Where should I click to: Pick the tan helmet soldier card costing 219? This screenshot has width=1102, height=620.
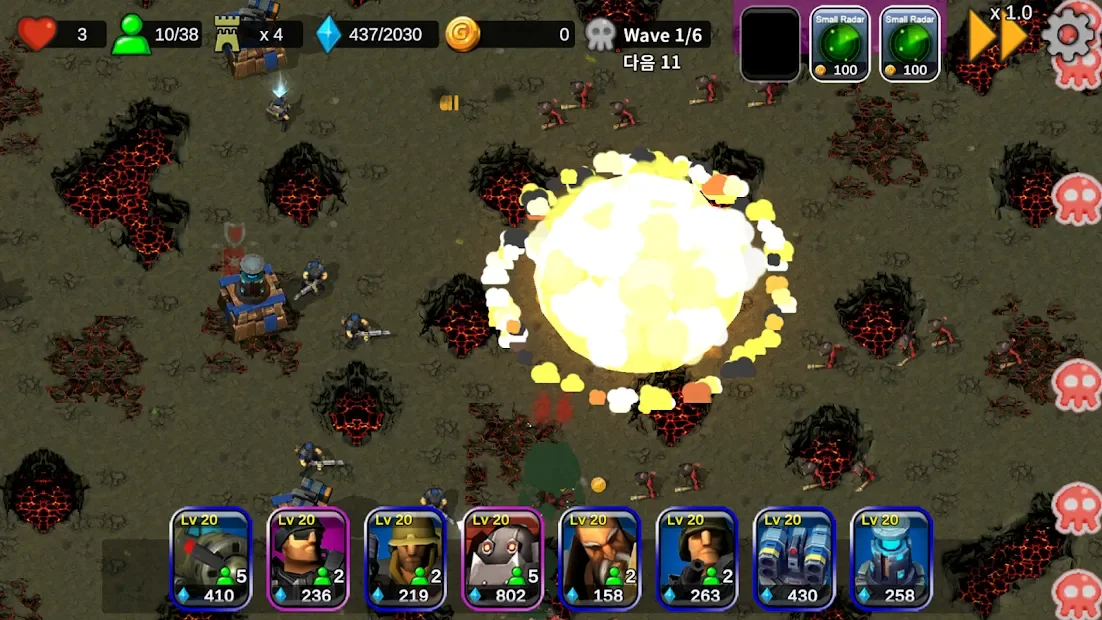coord(405,558)
